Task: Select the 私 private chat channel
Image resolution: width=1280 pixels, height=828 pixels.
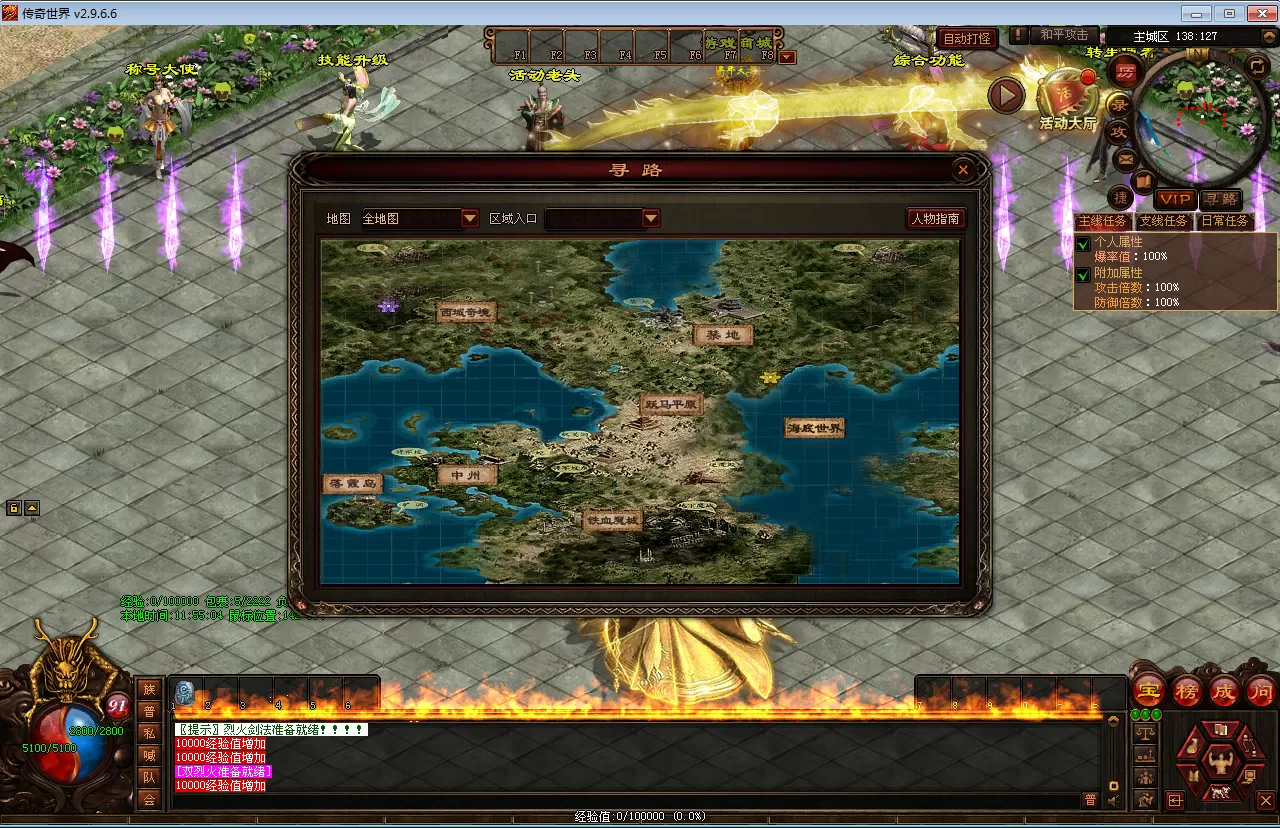Action: coord(149,733)
